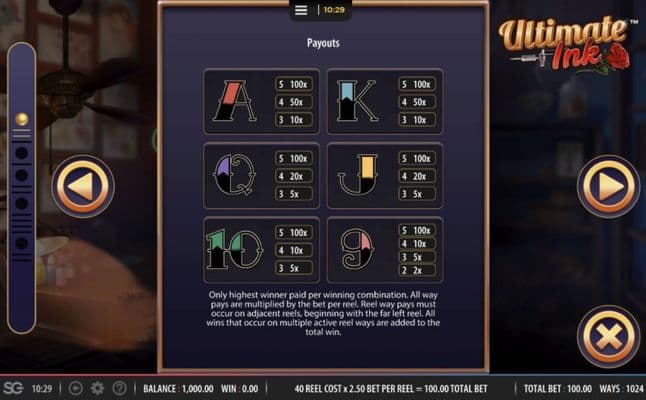Image resolution: width=646 pixels, height=400 pixels.
Task: Open settings with the gear icon
Action: click(98, 388)
